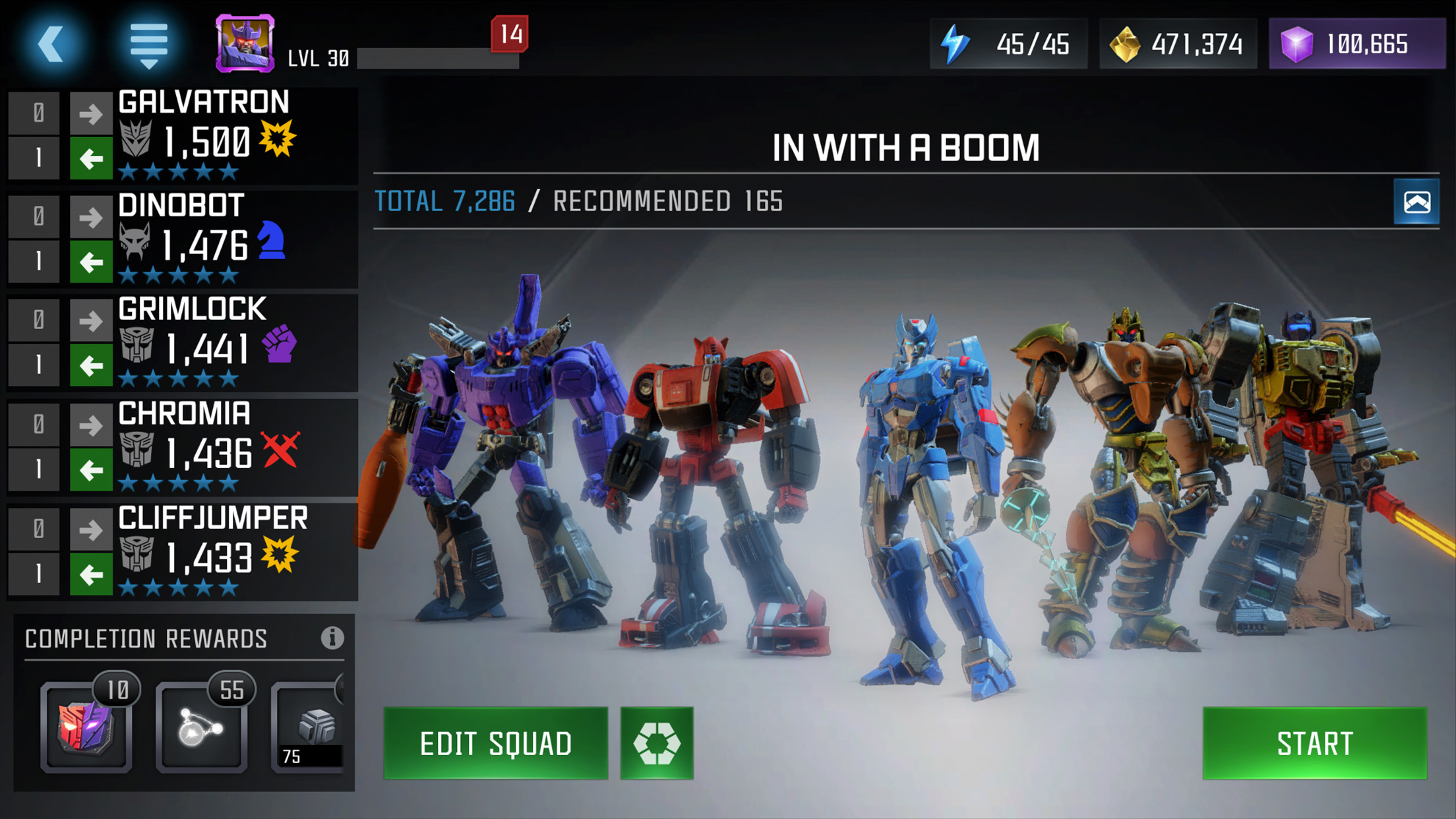Show completion rewards info
1456x819 pixels.
pos(332,638)
